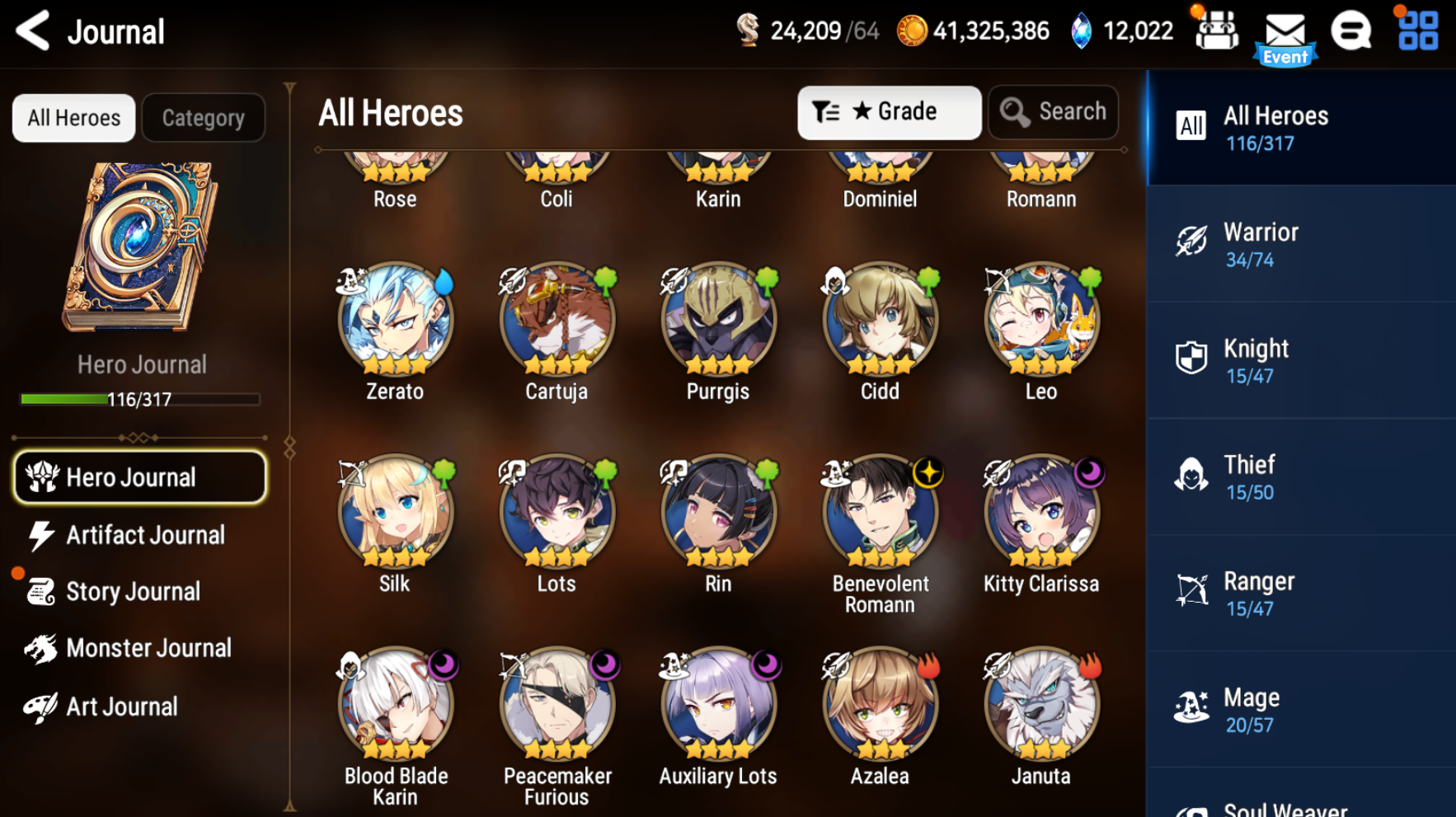Viewport: 1456px width, 817px height.
Task: Go back using the Journal back arrow
Action: coord(31,30)
